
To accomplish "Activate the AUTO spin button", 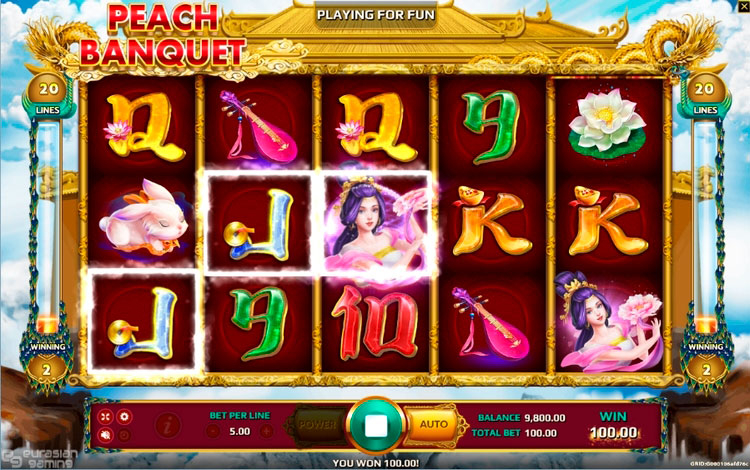I will [x=433, y=424].
